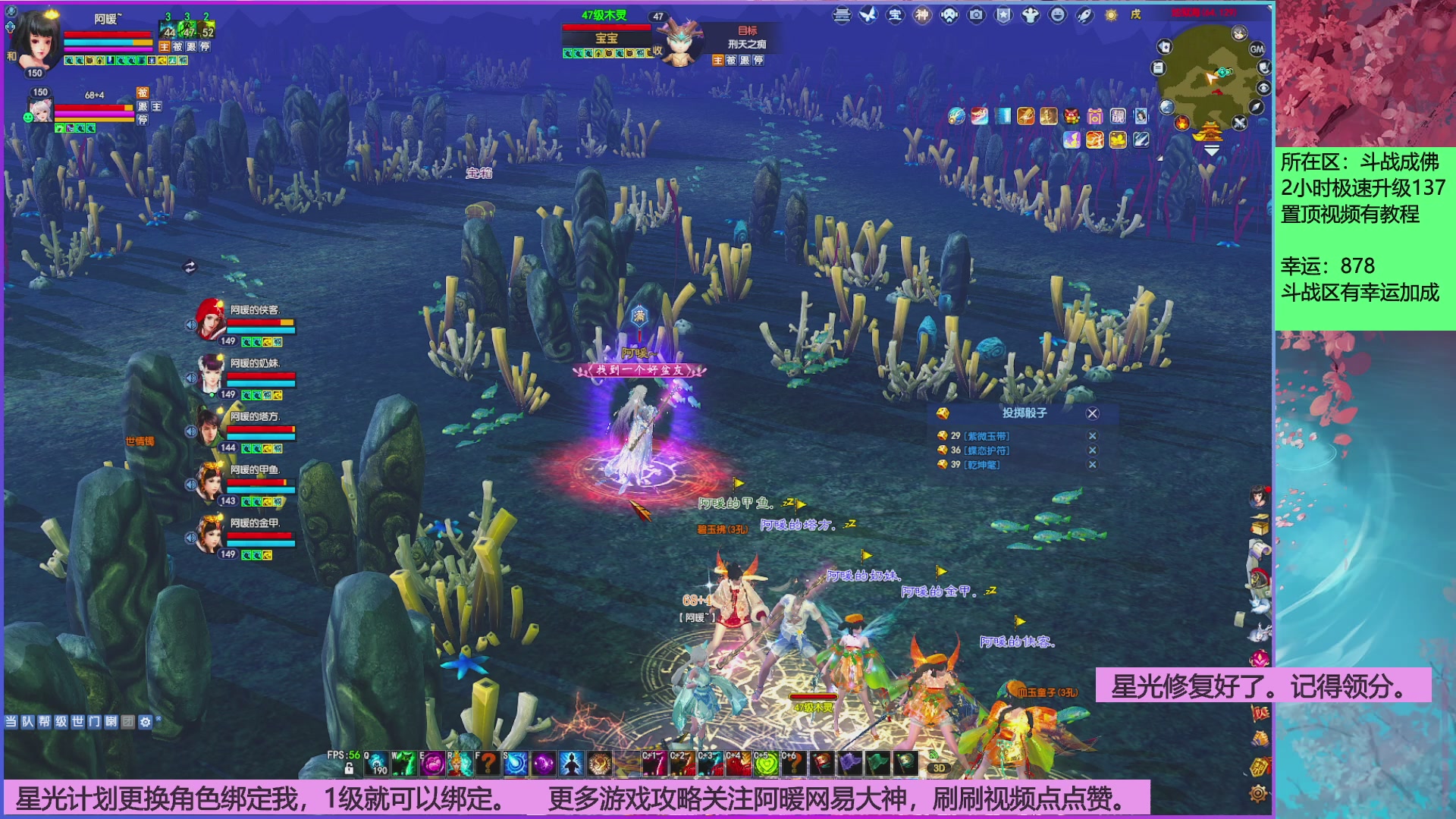The width and height of the screenshot is (1456, 819).
Task: Toggle the eye visibility icon near the minimap
Action: coord(1263,87)
